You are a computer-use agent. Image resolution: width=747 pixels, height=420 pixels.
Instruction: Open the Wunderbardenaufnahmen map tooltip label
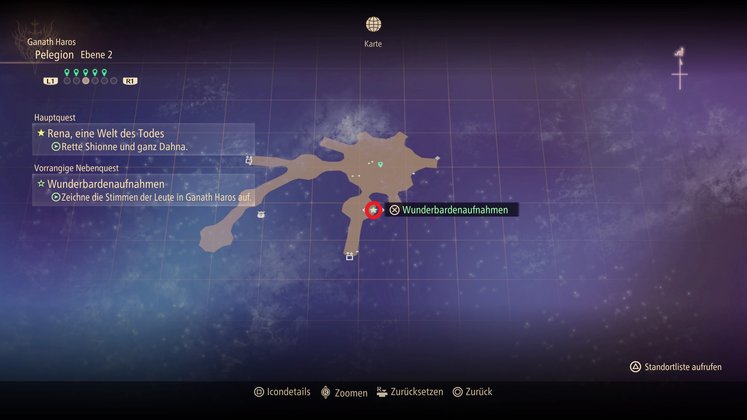455,210
